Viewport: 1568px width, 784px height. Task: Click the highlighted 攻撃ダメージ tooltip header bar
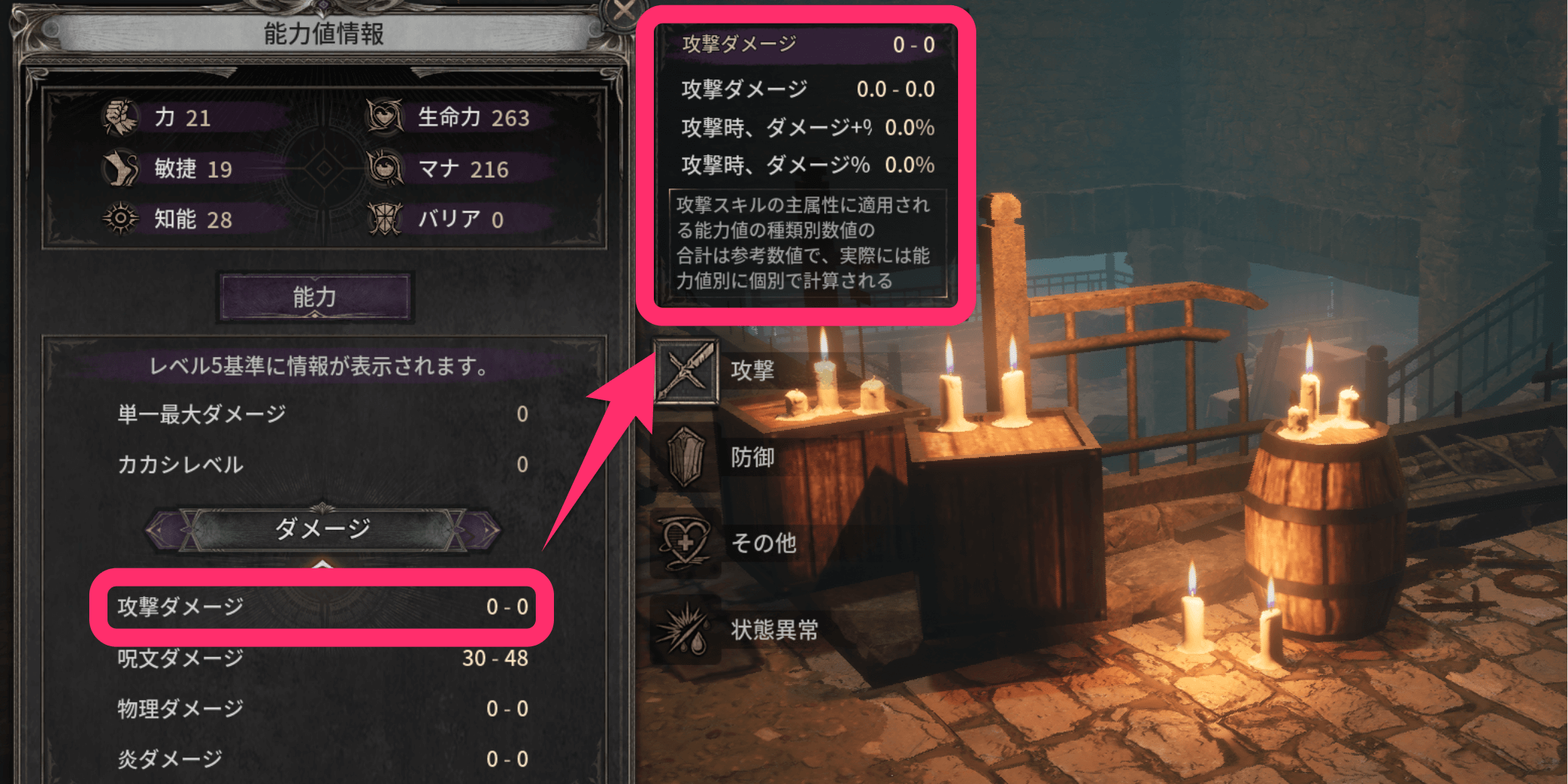tap(806, 44)
